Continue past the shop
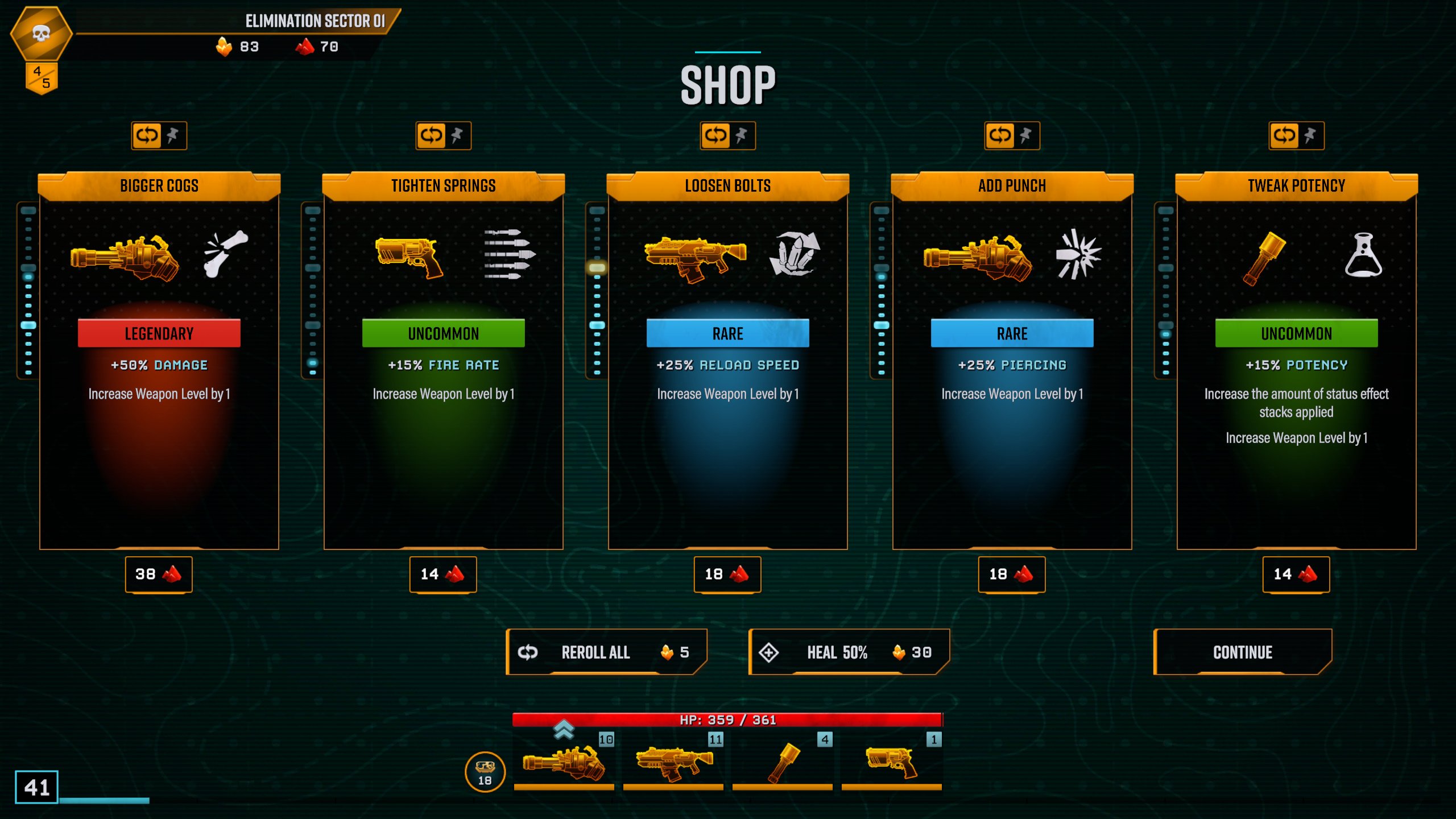 pyautogui.click(x=1243, y=652)
